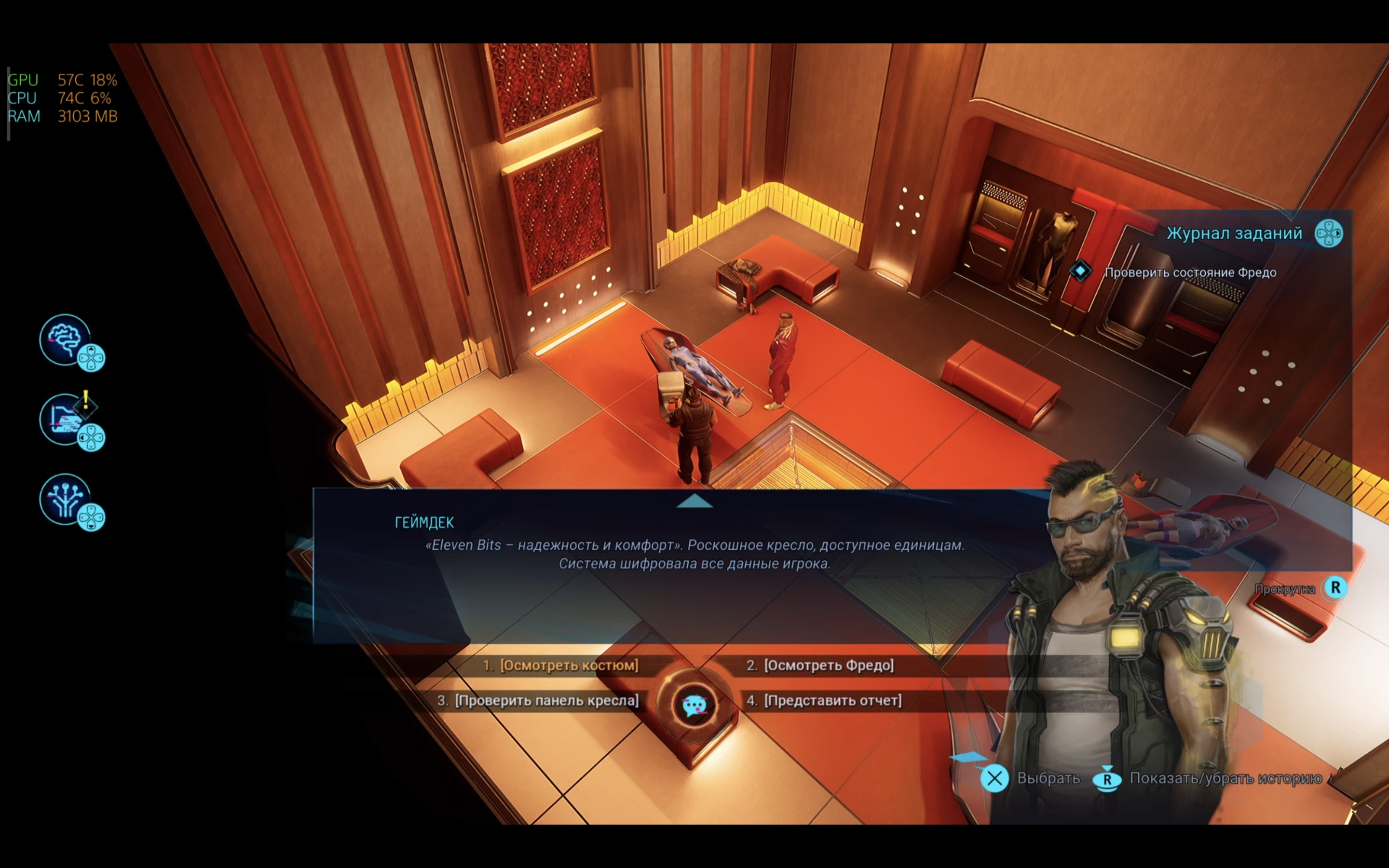
Task: Open the brain icon menu
Action: [66, 340]
